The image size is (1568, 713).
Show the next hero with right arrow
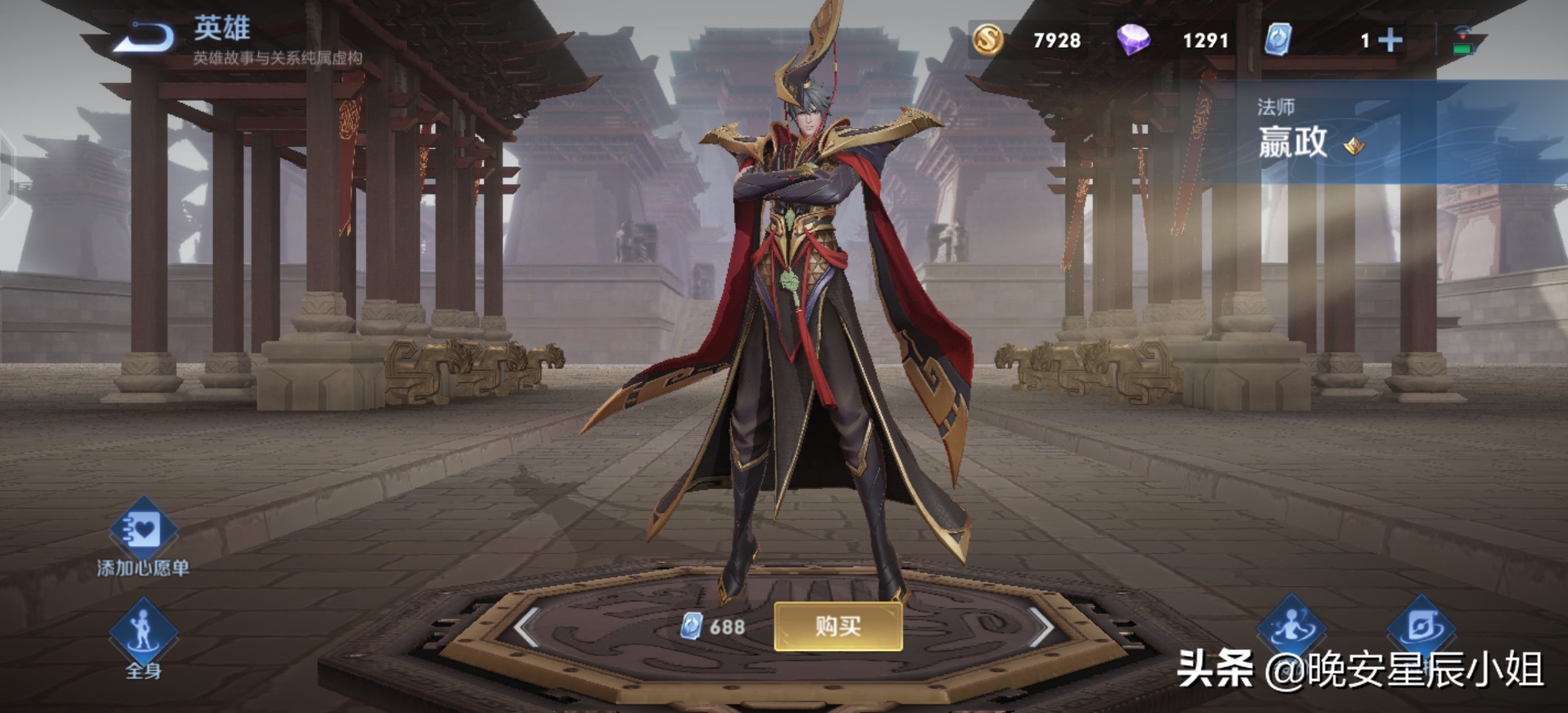pyautogui.click(x=1041, y=626)
